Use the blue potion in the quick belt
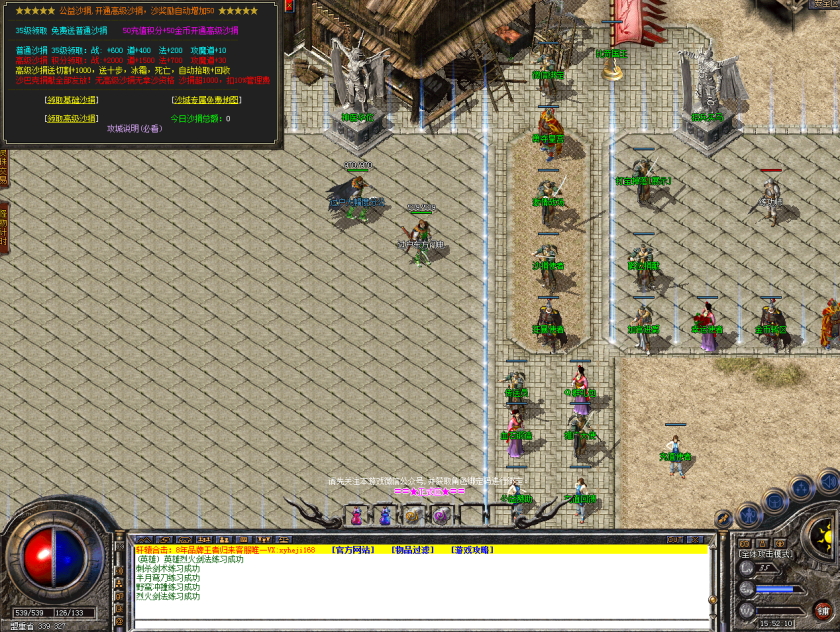The width and height of the screenshot is (840, 632). (x=385, y=516)
